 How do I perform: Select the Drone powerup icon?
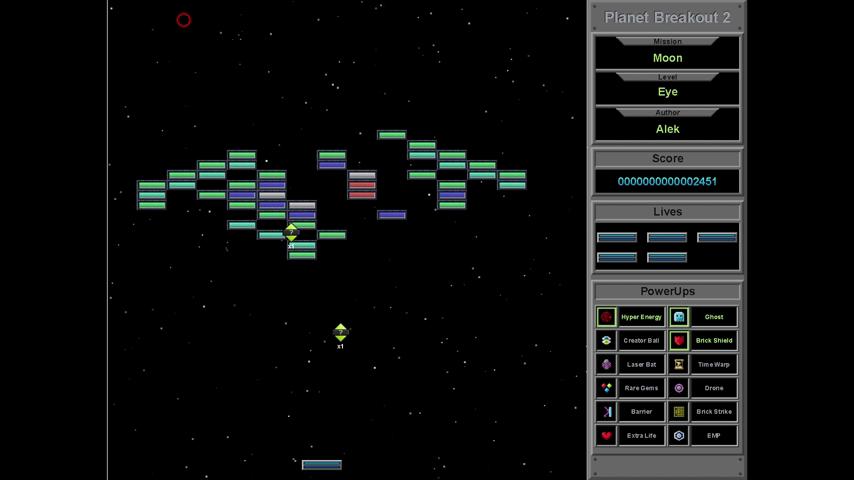679,388
